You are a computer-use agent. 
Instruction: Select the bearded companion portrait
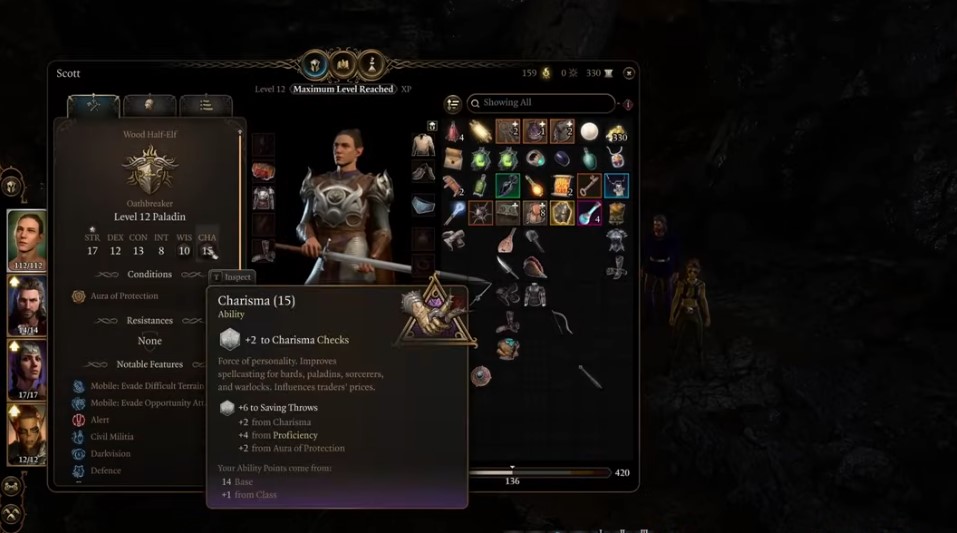pyautogui.click(x=27, y=306)
